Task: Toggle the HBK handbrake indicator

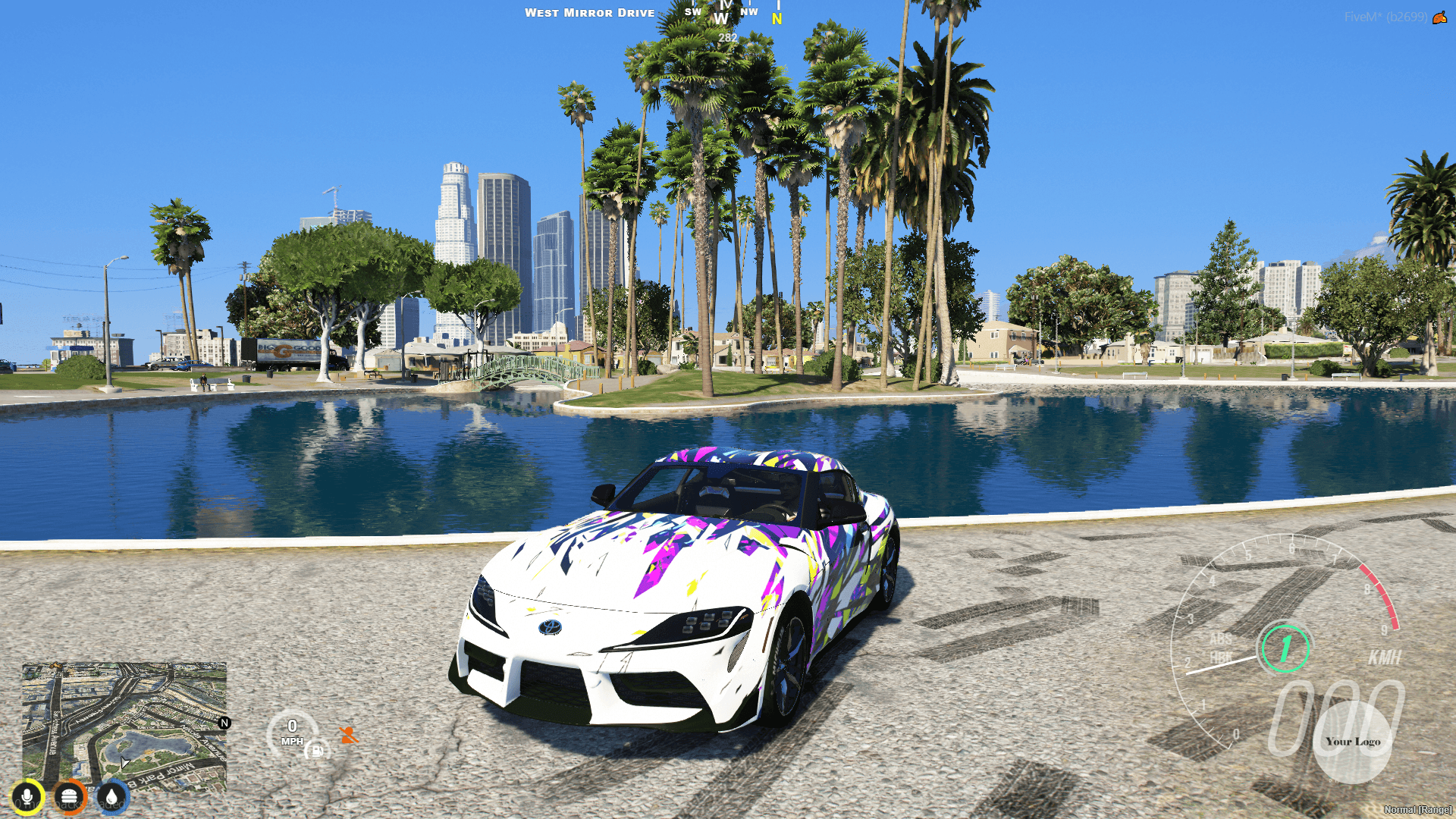Action: pos(1219,657)
